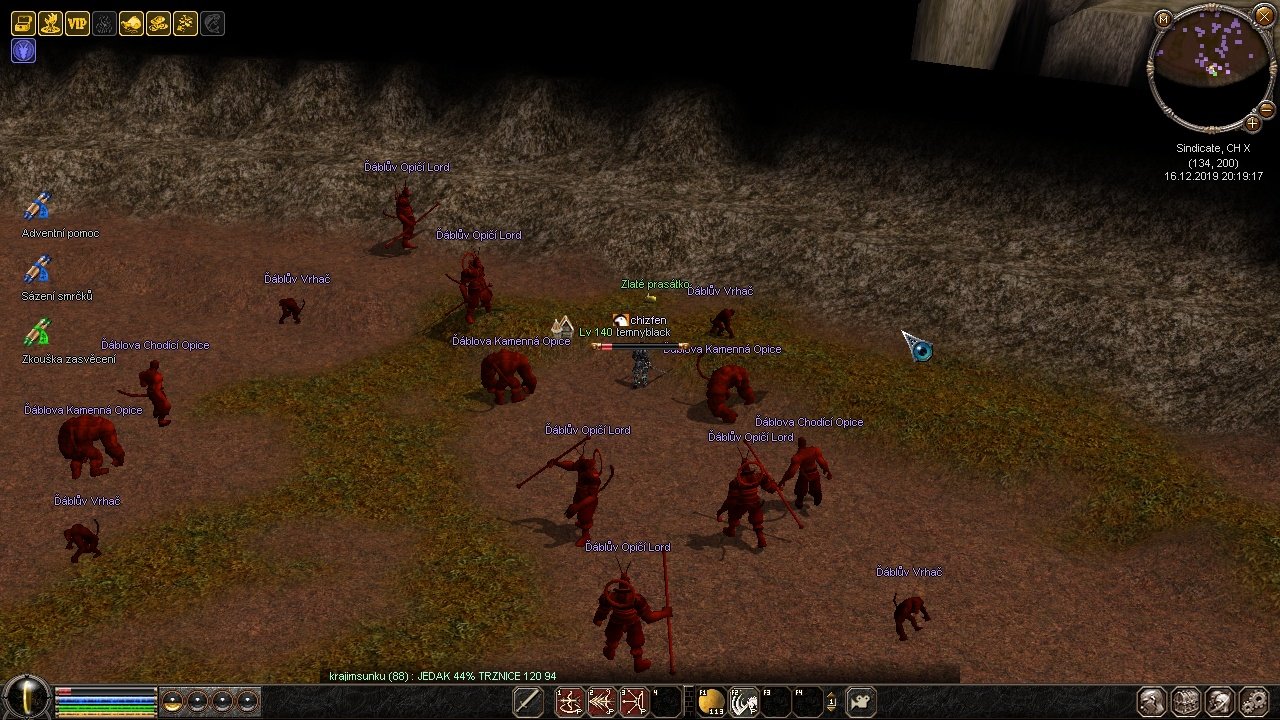Open the system options gear button

click(x=1252, y=701)
